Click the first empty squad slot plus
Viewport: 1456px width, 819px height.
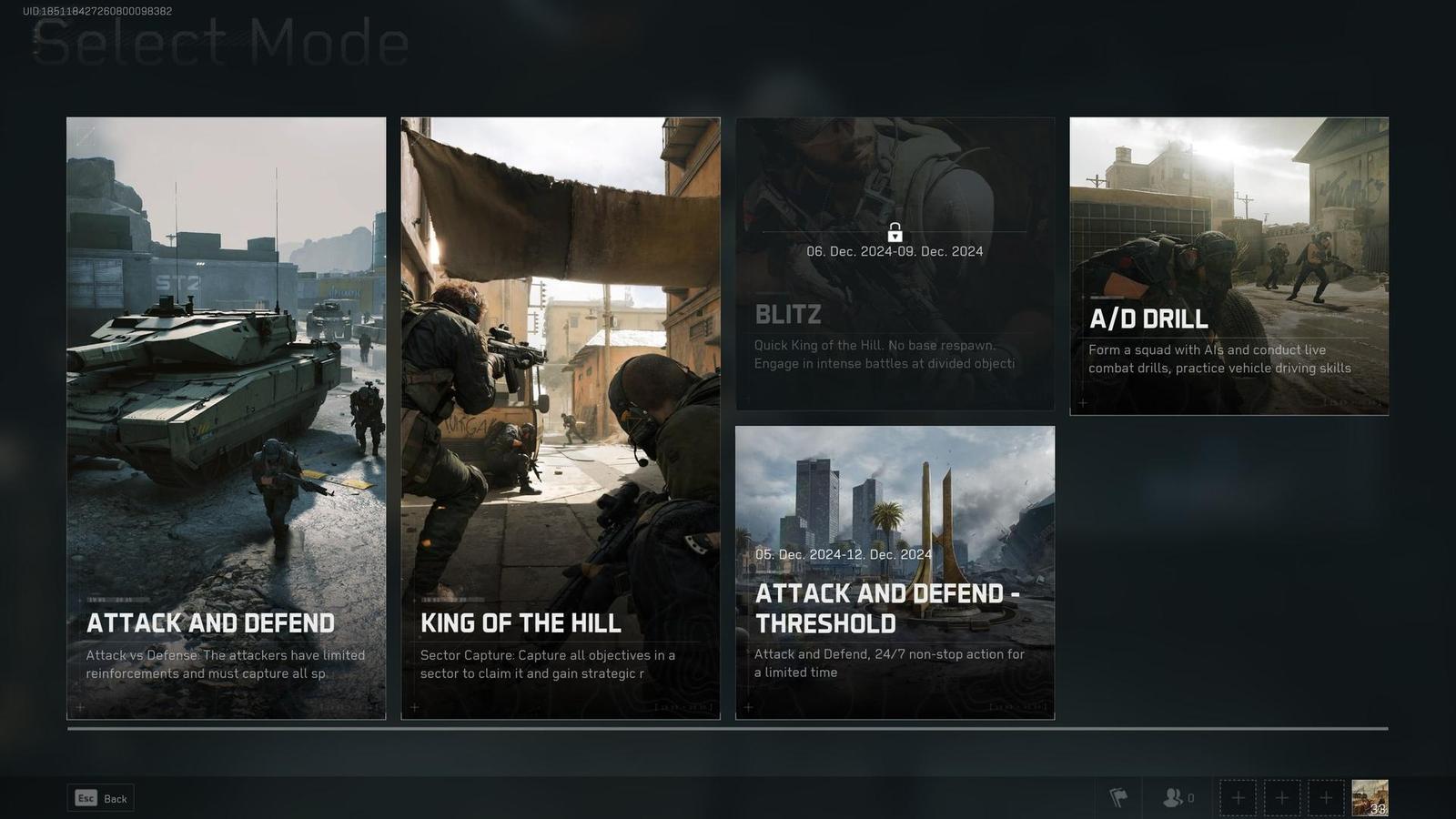pyautogui.click(x=1238, y=797)
